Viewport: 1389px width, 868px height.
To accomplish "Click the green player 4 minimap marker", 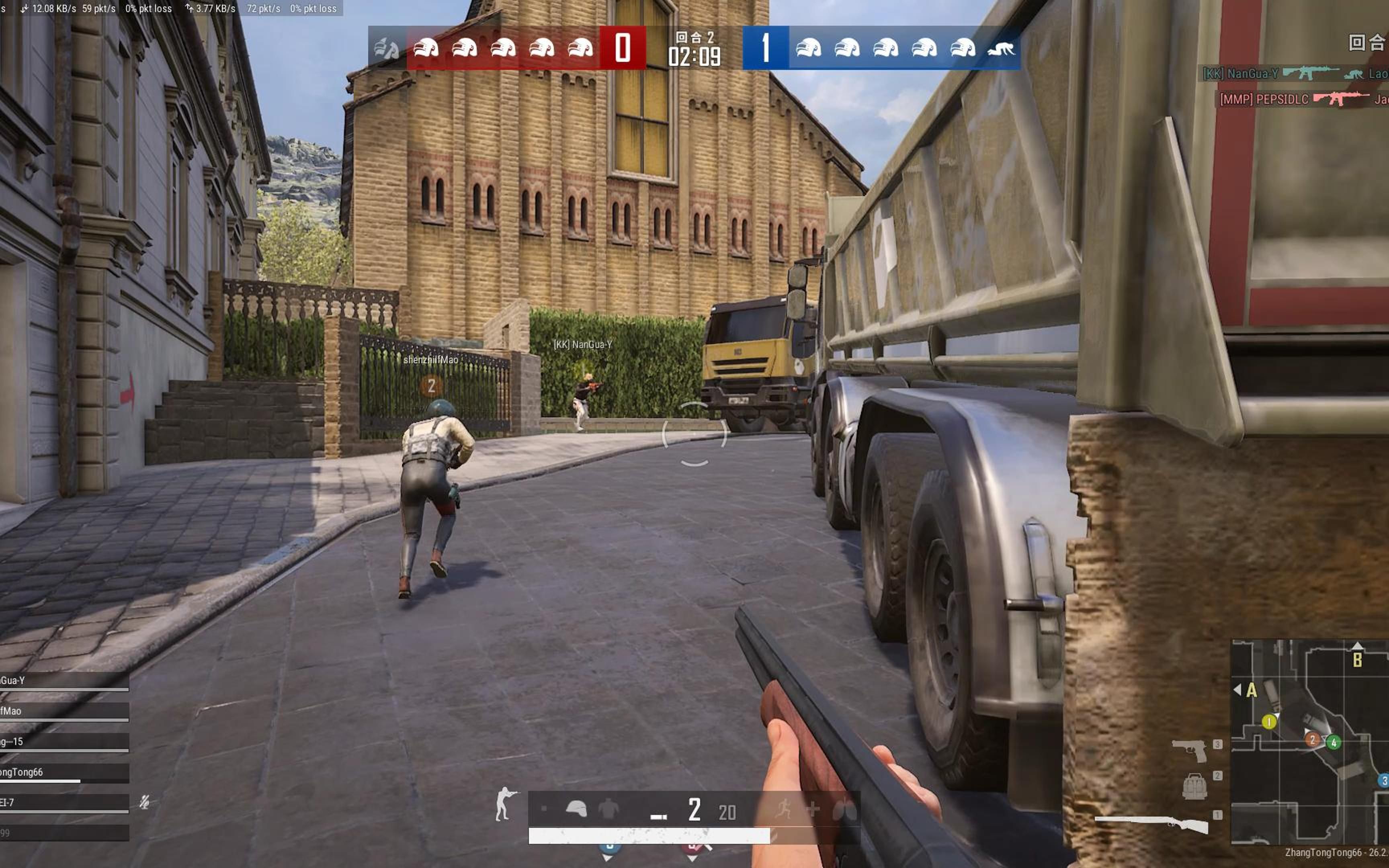I will (x=1333, y=742).
